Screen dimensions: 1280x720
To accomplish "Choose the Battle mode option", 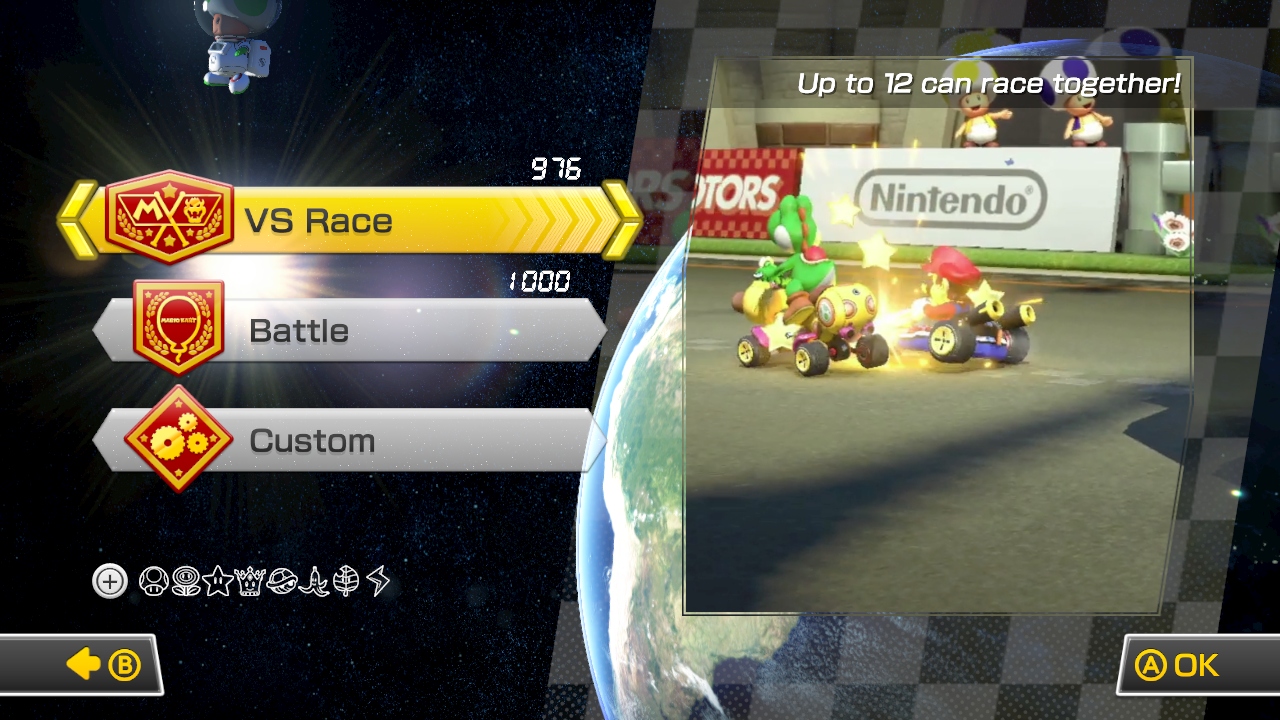I will 350,330.
